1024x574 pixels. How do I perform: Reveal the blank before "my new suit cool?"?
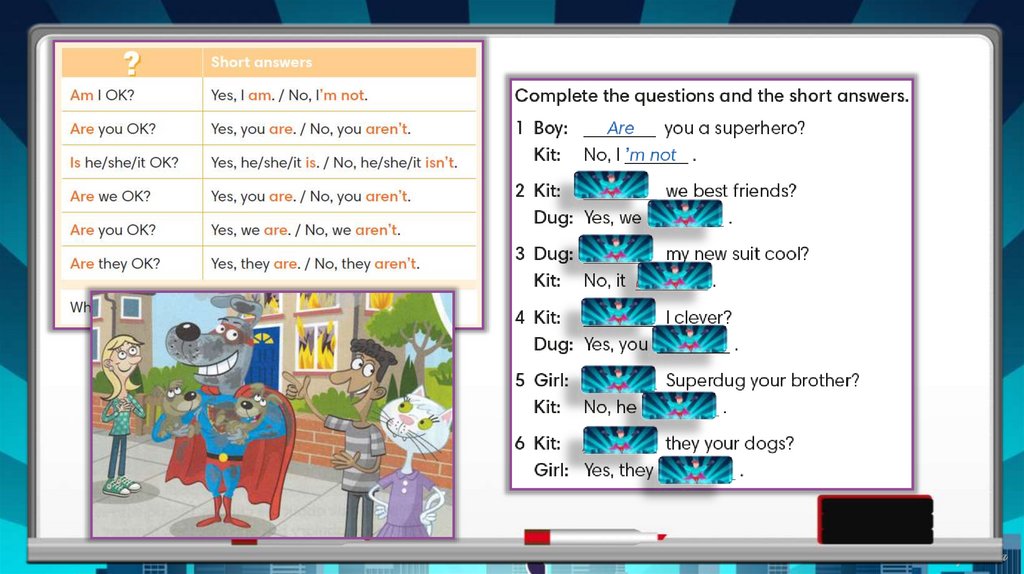tap(615, 250)
